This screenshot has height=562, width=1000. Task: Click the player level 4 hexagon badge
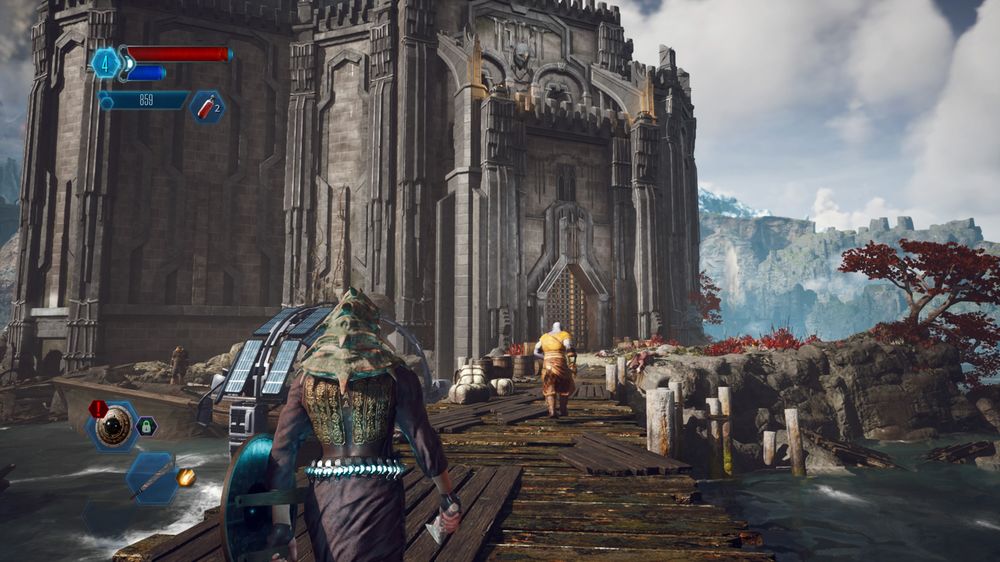(105, 63)
